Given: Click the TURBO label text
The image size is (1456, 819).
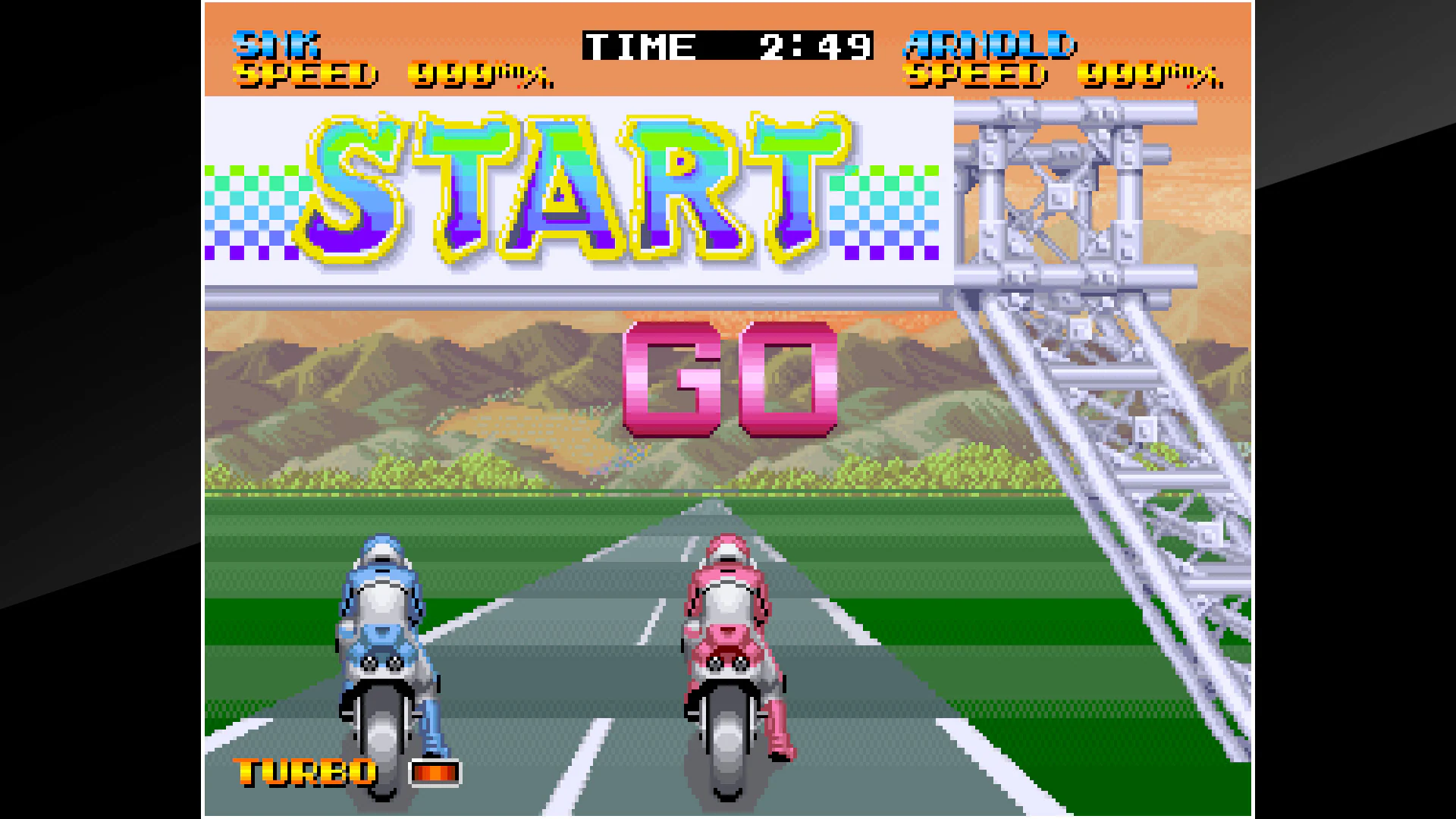Looking at the screenshot, I should point(303,772).
